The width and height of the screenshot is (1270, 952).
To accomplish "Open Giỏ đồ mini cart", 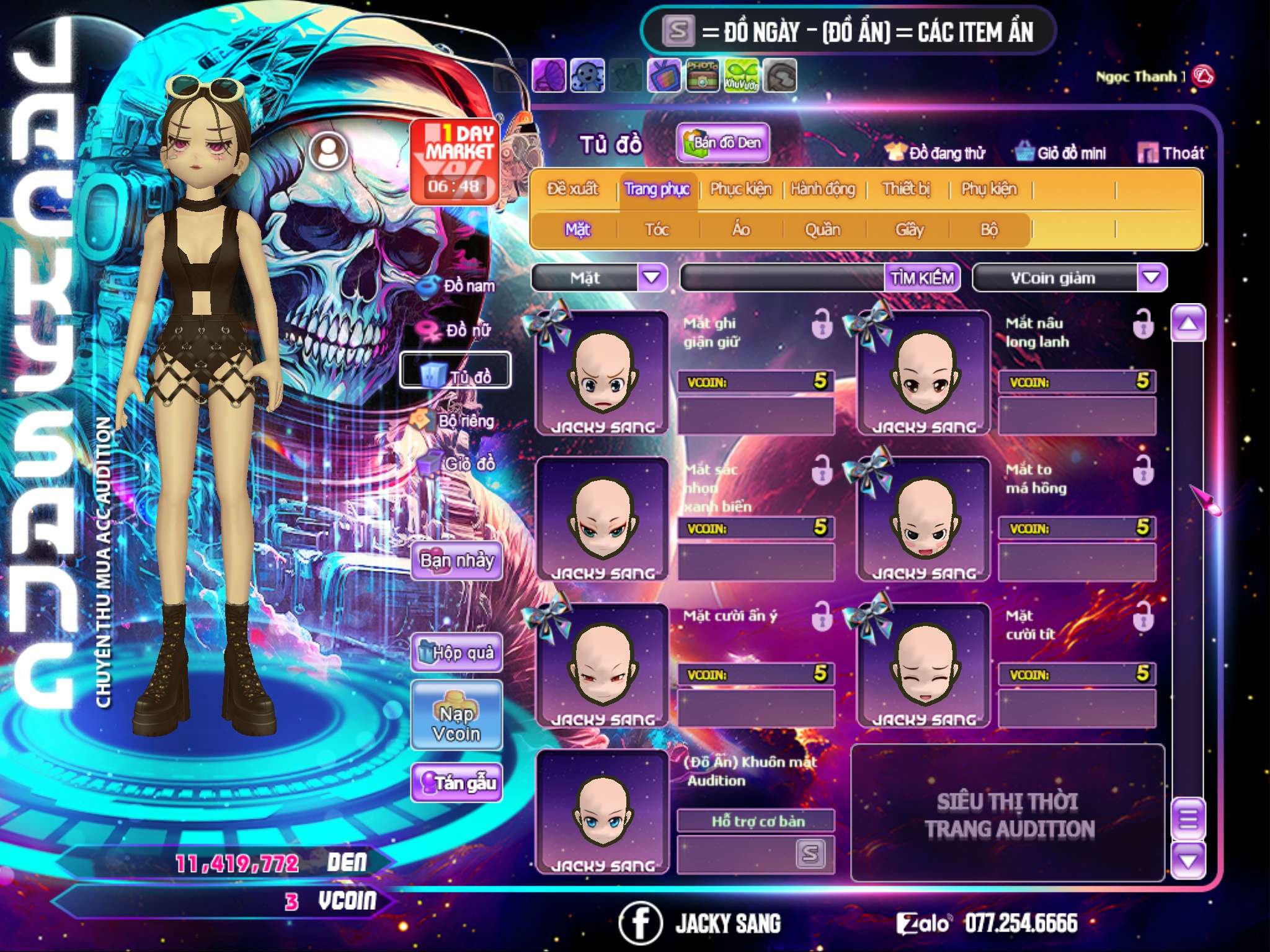I will pyautogui.click(x=1061, y=153).
